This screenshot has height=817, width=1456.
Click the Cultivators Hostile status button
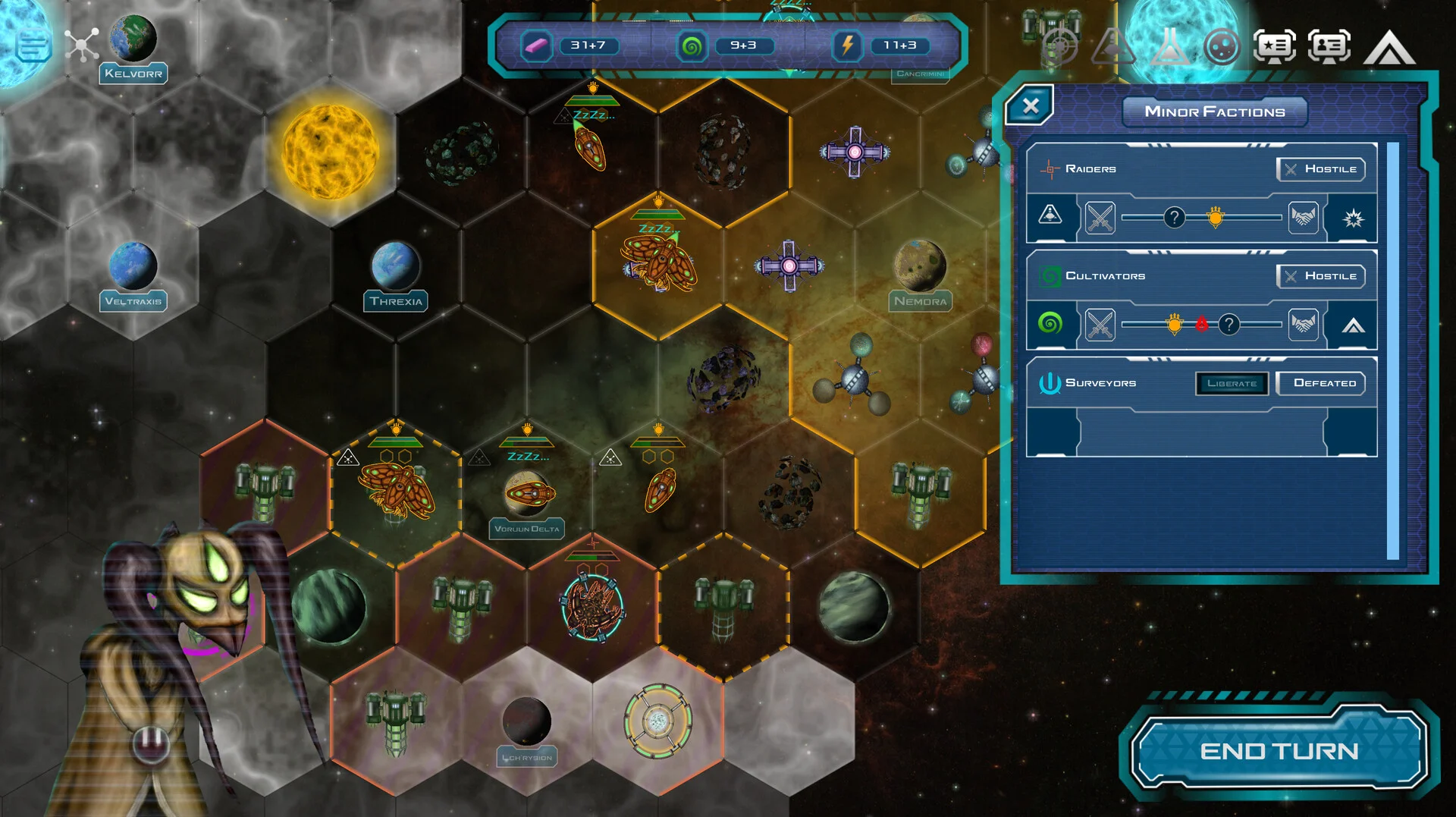click(1321, 276)
